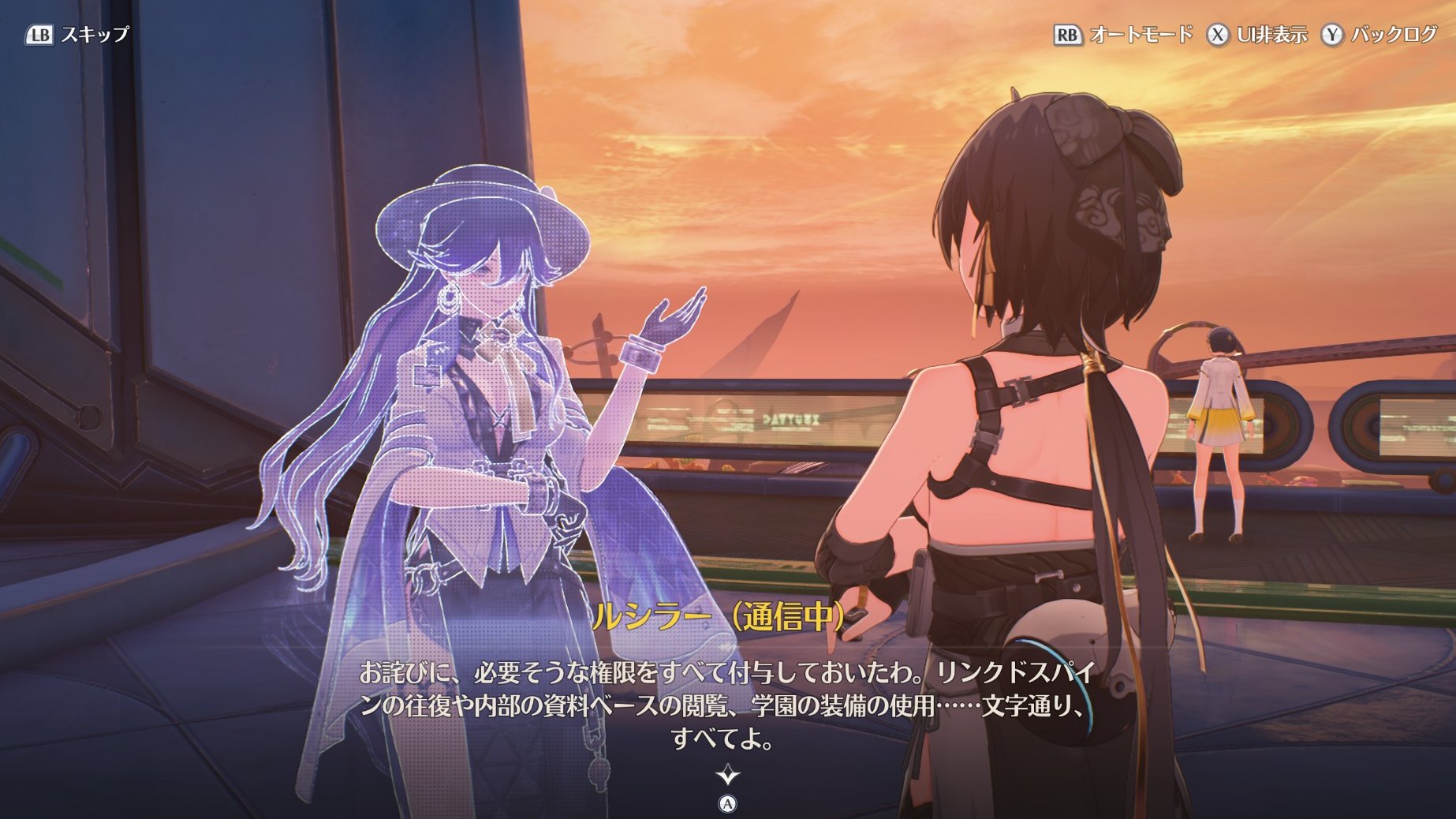This screenshot has height=819, width=1456.
Task: Open the バックログ dialogue history
Action: coord(1393,35)
